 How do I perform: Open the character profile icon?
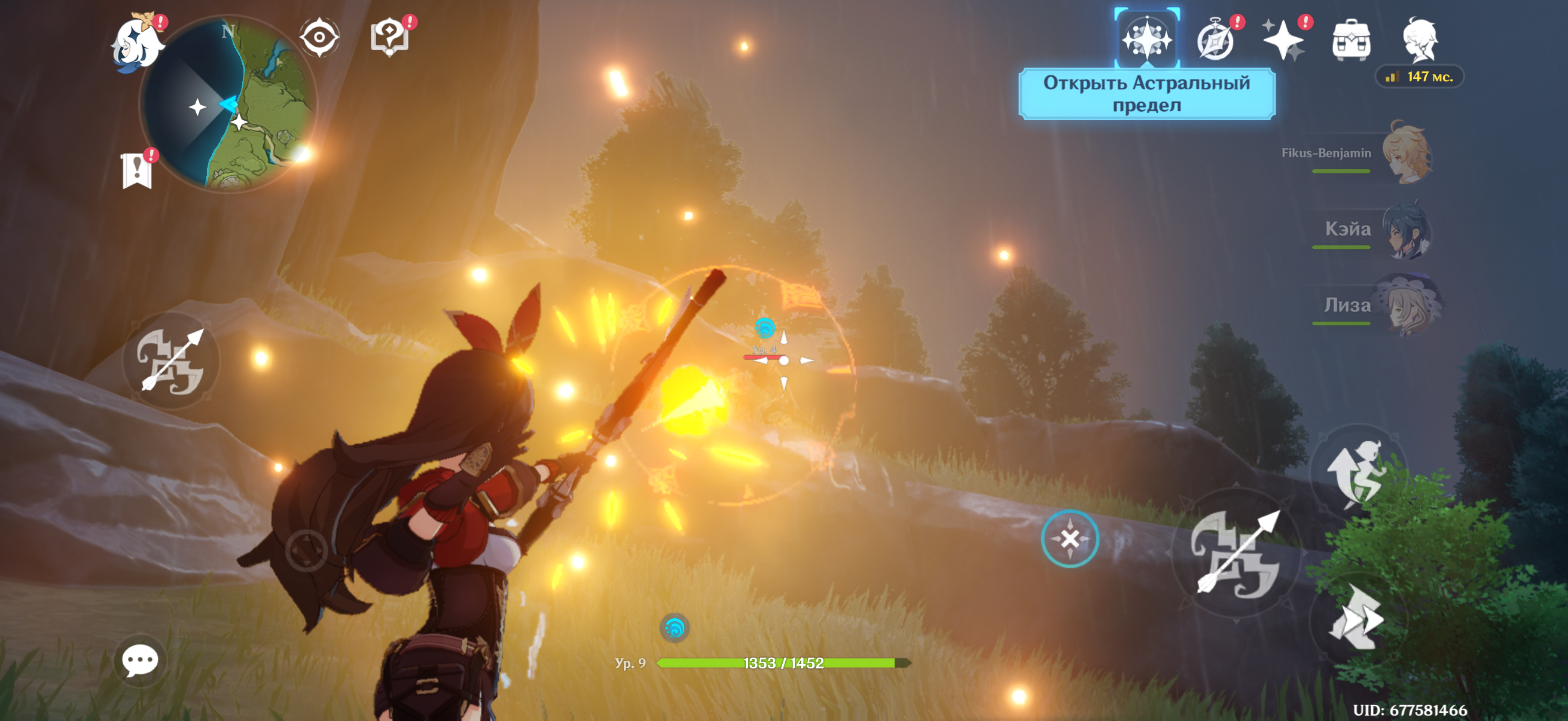click(1420, 40)
